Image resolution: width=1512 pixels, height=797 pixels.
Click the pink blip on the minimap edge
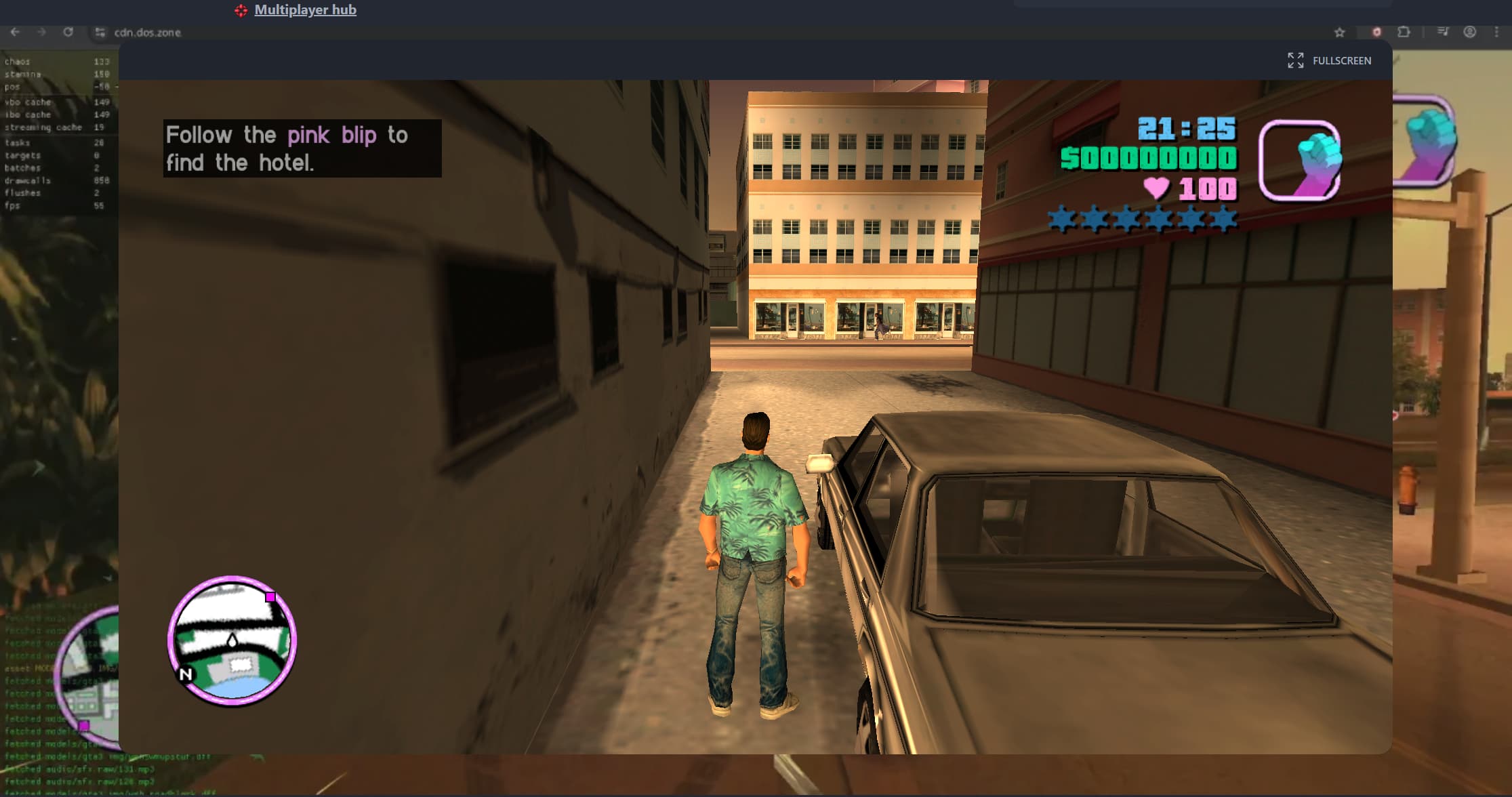click(271, 595)
